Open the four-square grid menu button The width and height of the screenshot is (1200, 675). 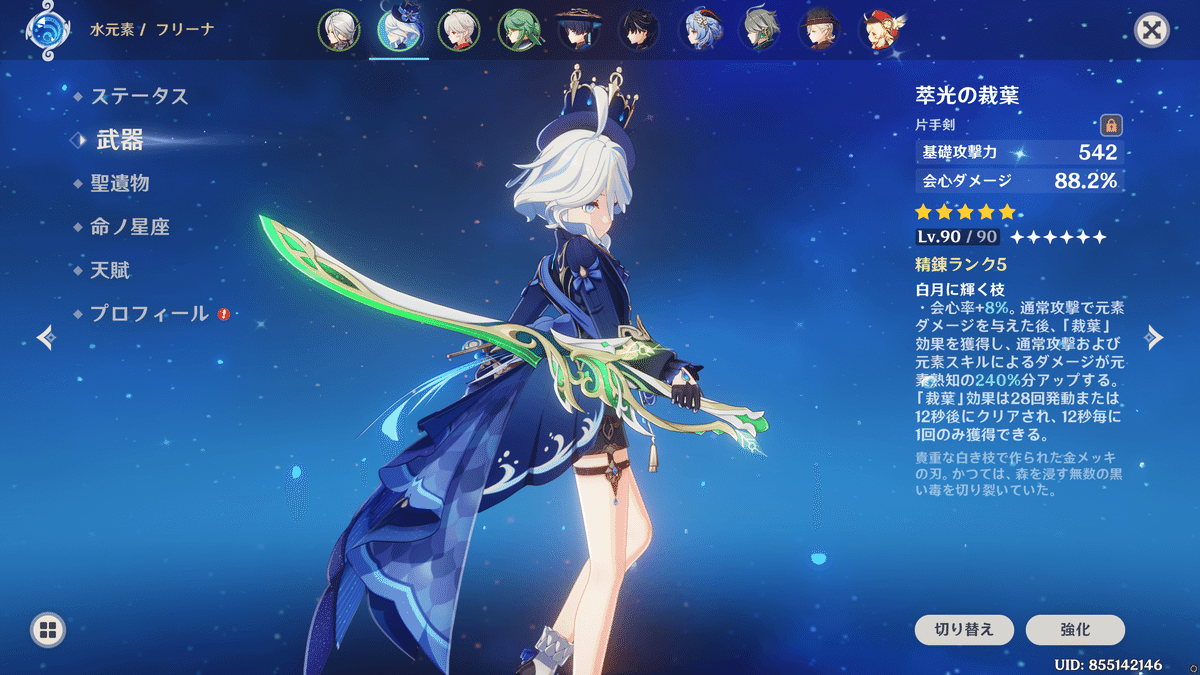pos(48,630)
